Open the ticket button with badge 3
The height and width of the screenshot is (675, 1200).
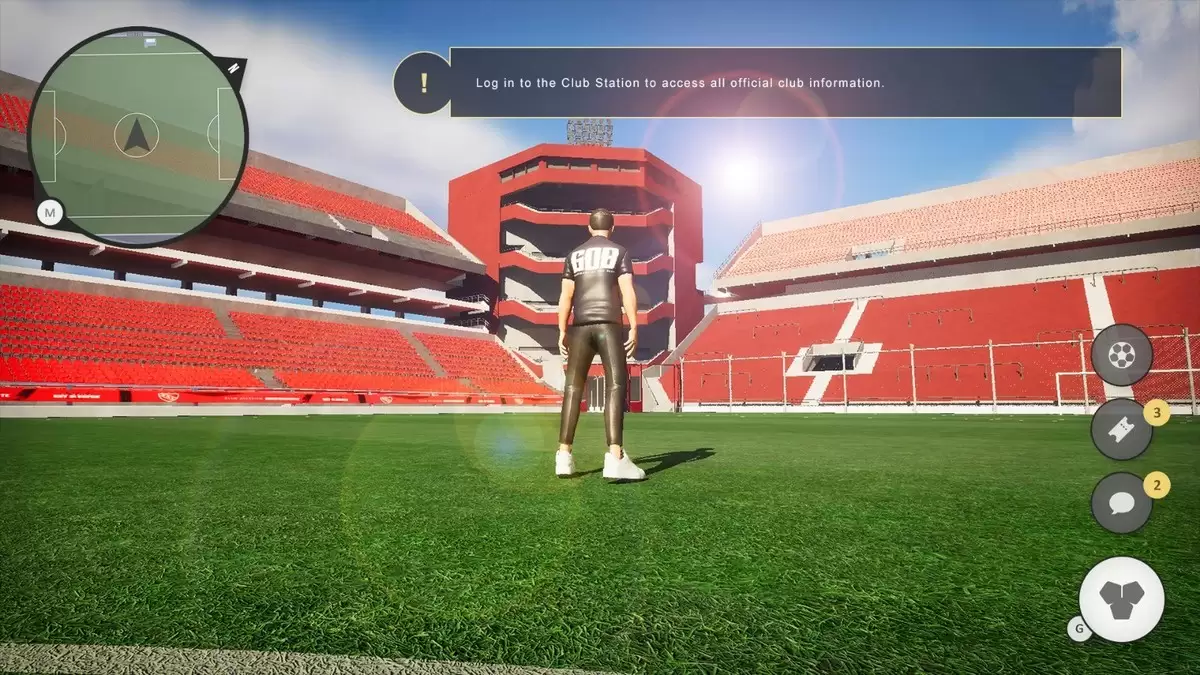coord(1121,429)
